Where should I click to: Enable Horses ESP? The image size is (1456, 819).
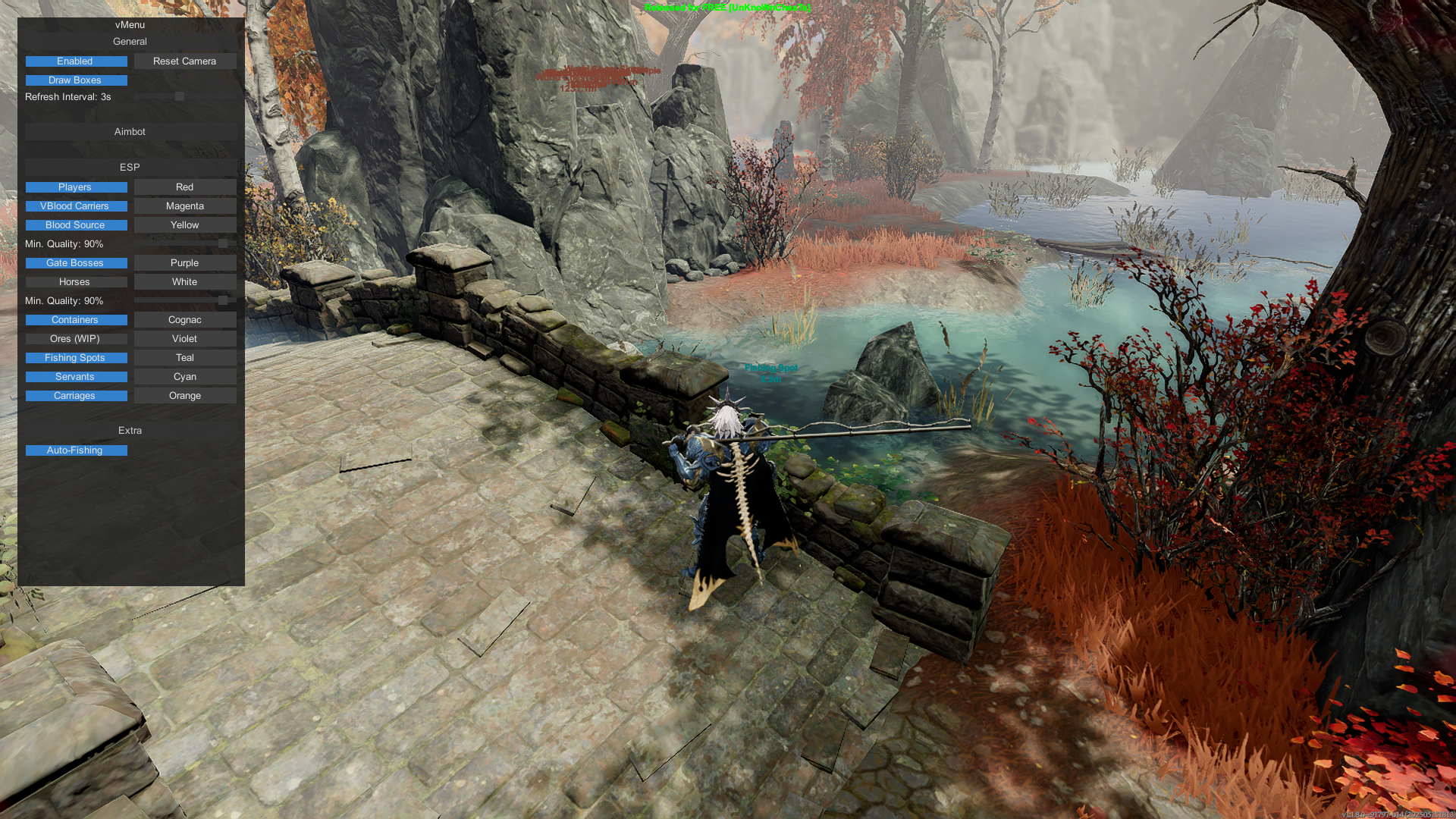tap(76, 282)
